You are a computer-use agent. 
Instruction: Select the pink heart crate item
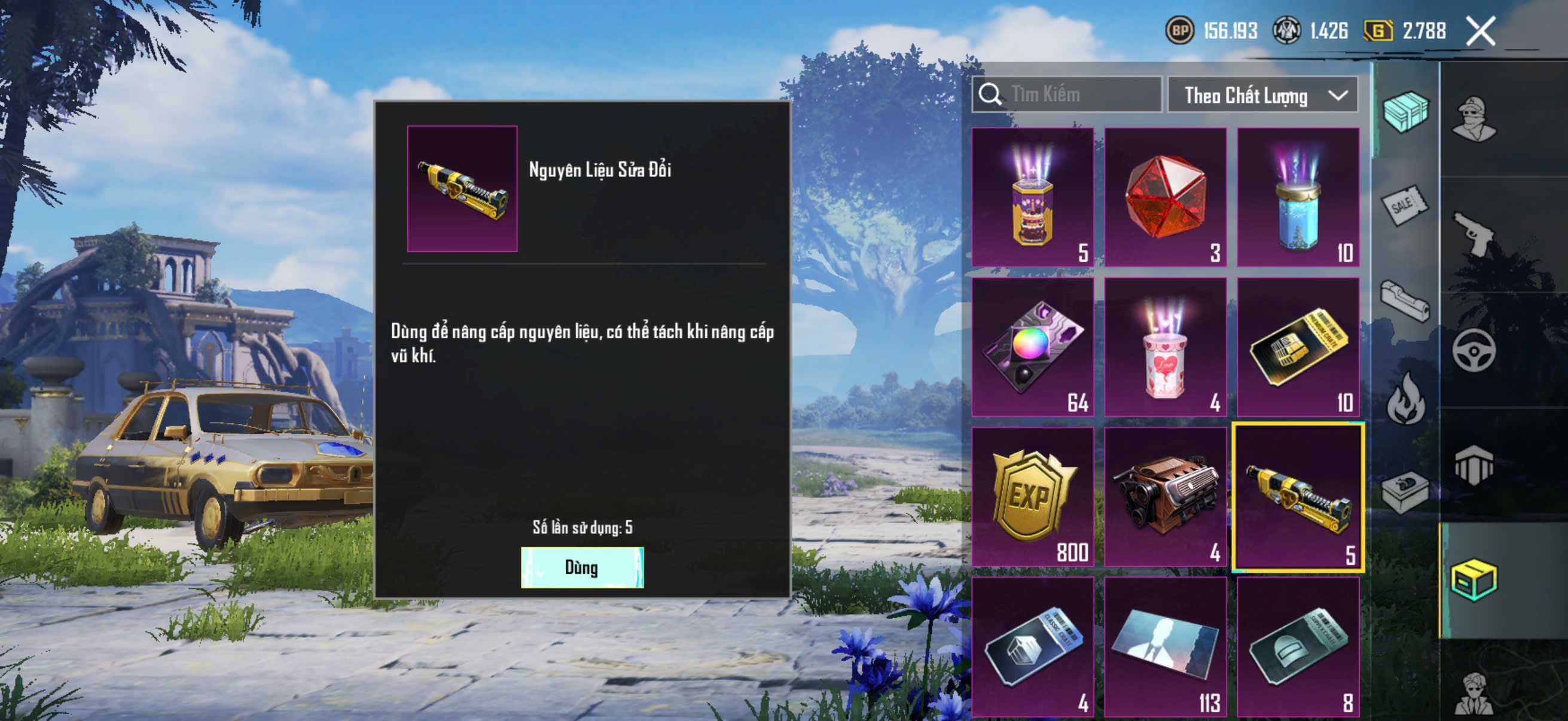1165,347
